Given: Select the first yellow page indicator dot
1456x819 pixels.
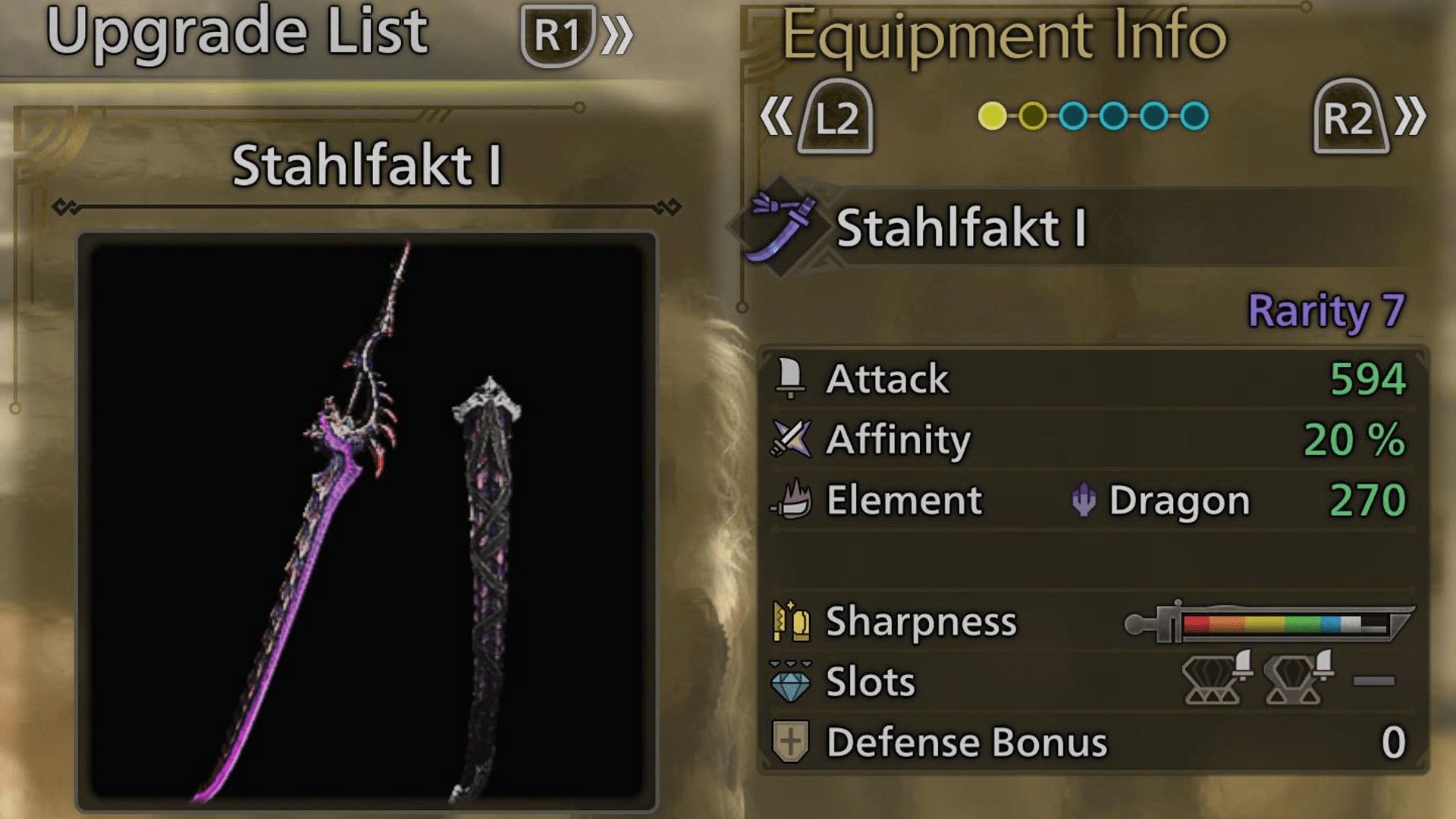Looking at the screenshot, I should pos(993,115).
